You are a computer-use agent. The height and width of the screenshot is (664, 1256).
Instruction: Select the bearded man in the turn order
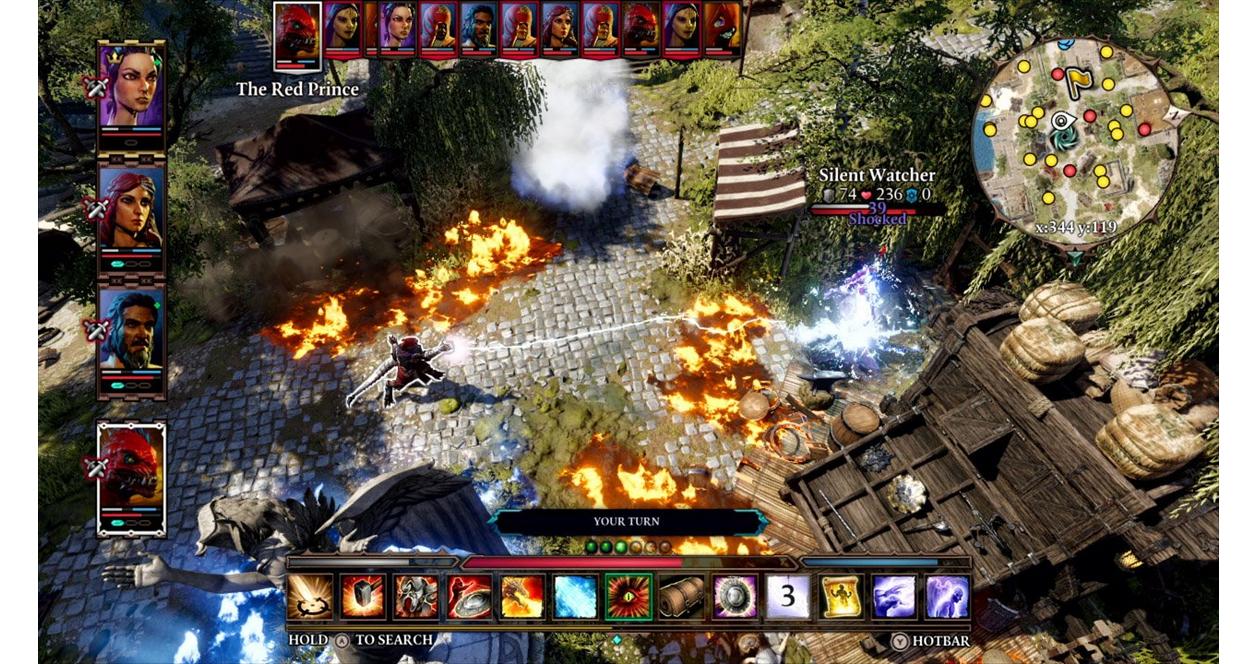click(479, 28)
